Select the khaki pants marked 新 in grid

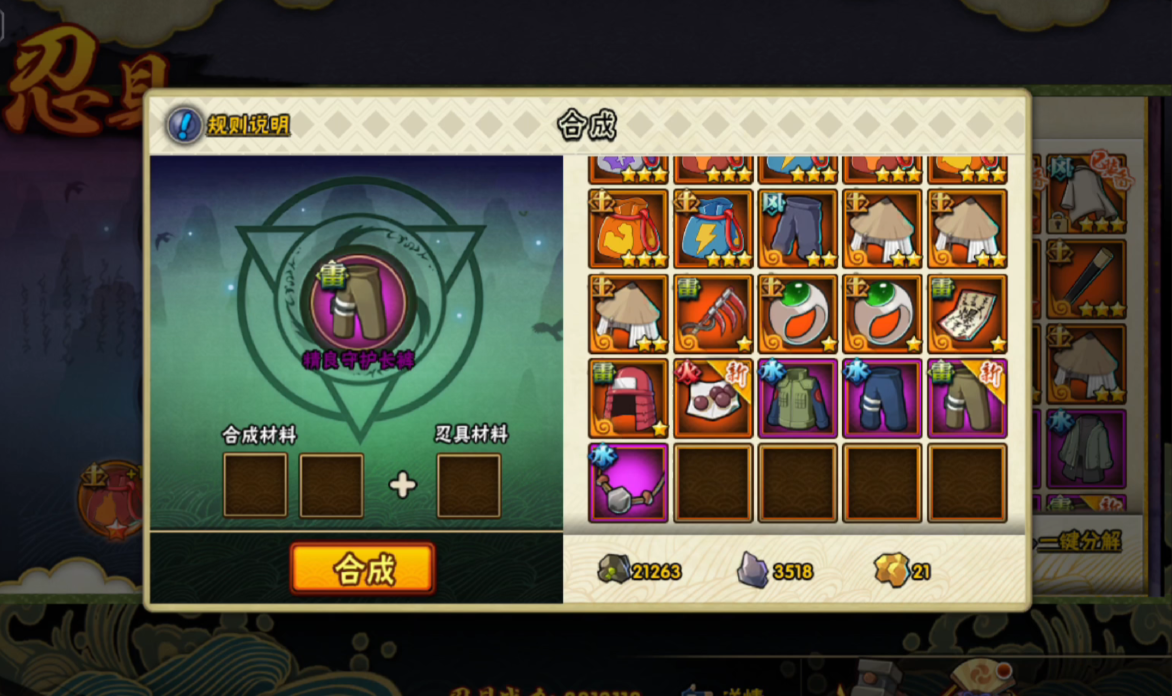(967, 398)
